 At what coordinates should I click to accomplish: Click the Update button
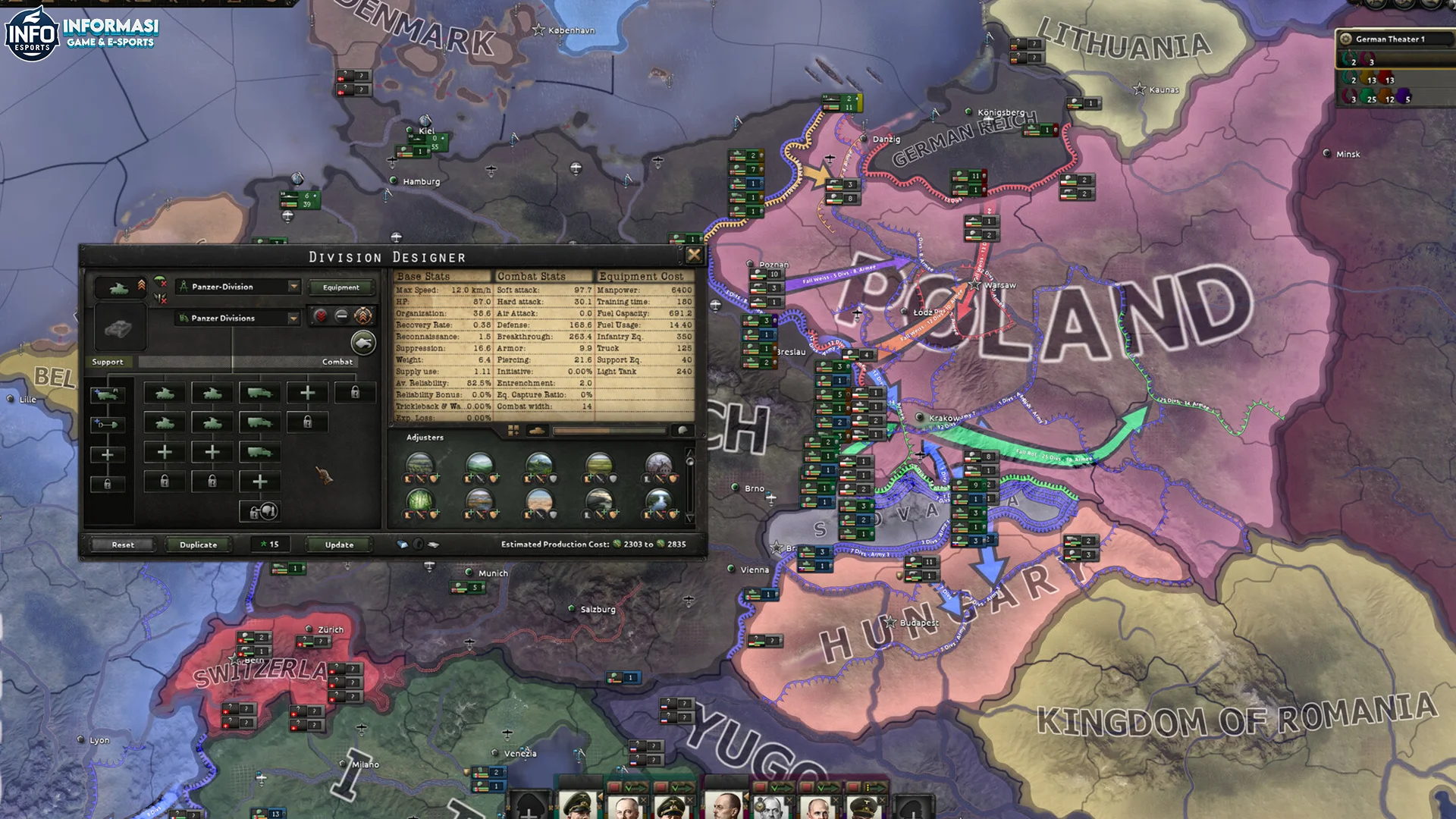click(x=339, y=544)
